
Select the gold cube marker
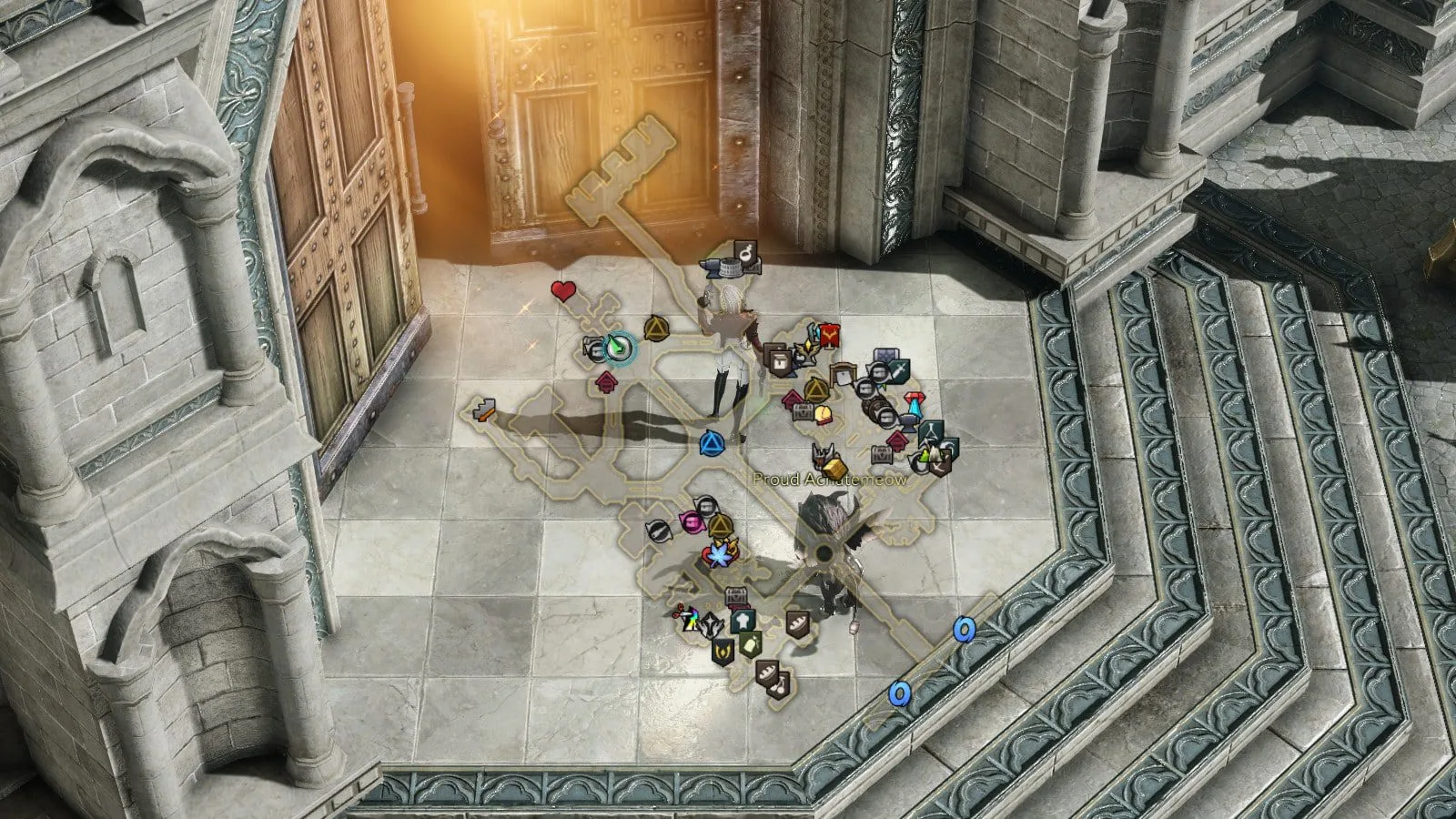[836, 469]
